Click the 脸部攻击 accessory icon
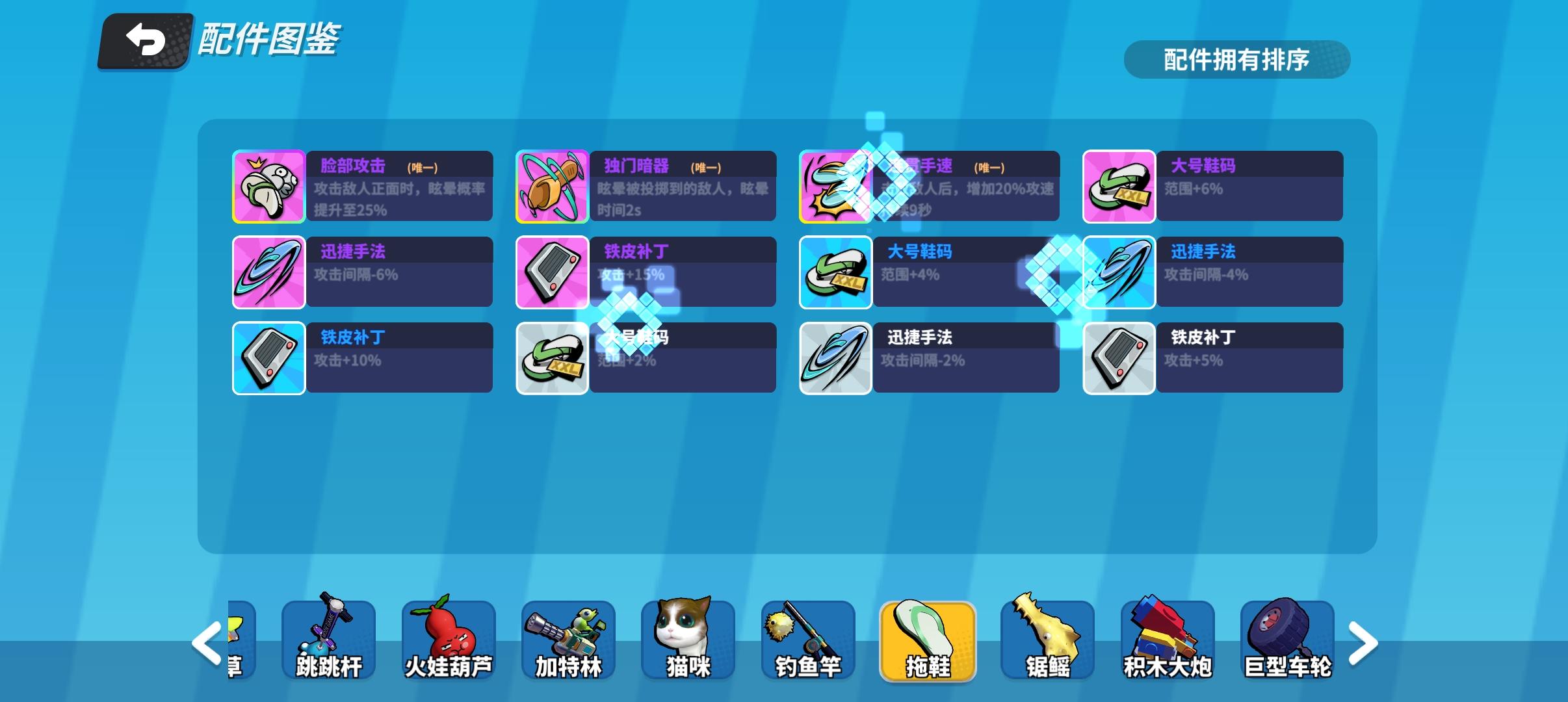Screen dimensions: 1568x702 [268, 186]
